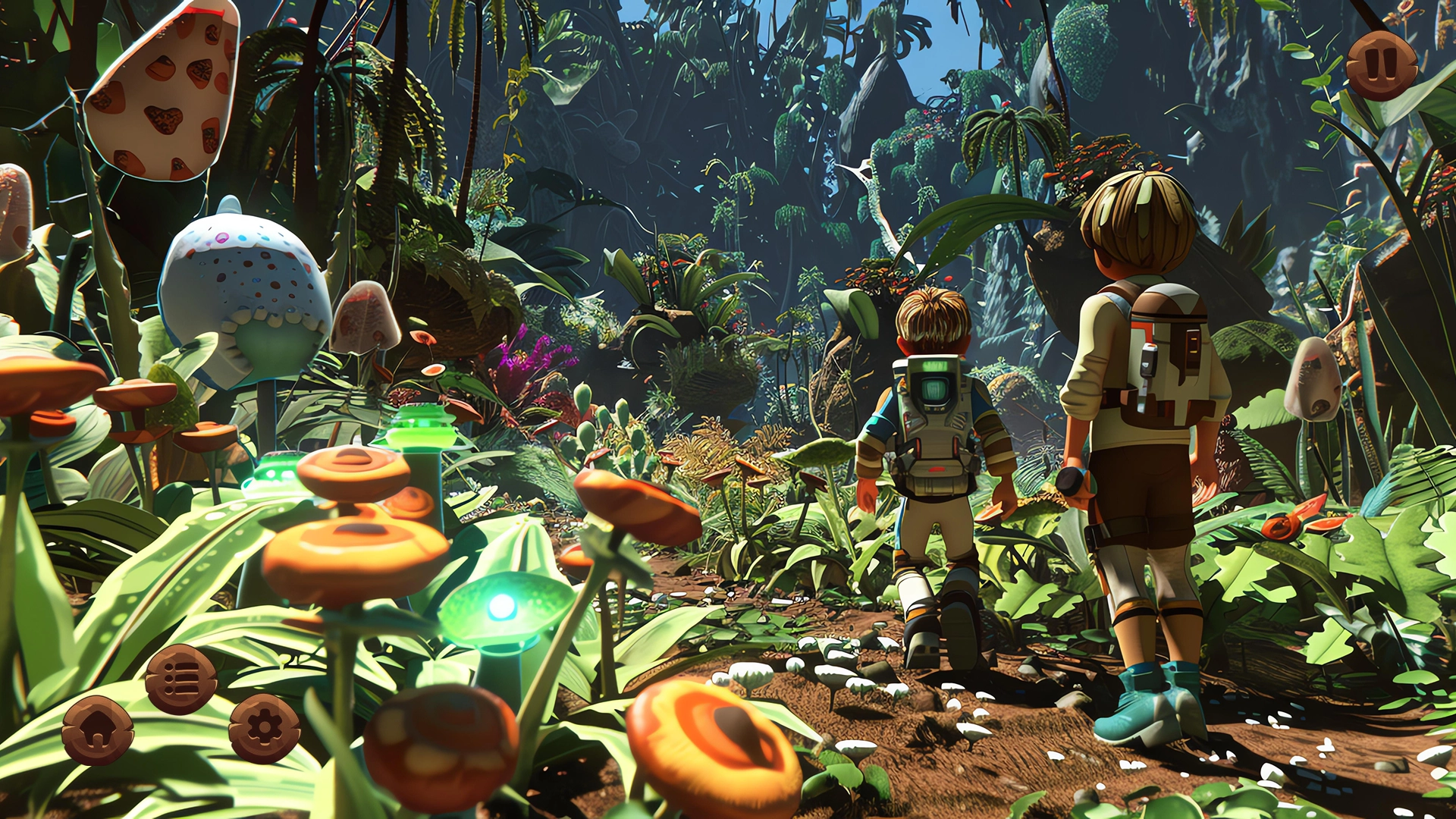Open the list menu button
Screen dimensions: 1456x819
(x=180, y=679)
